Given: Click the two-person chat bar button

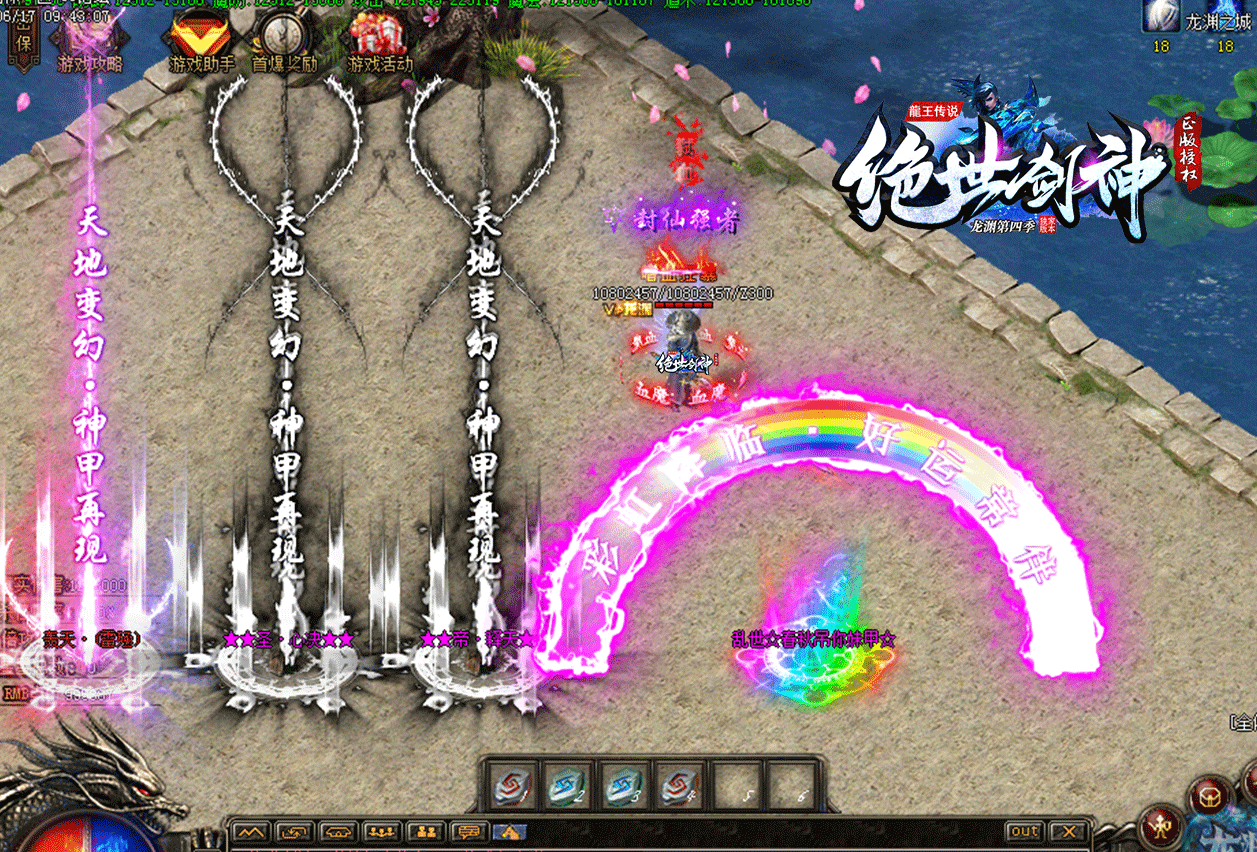Looking at the screenshot, I should (424, 832).
